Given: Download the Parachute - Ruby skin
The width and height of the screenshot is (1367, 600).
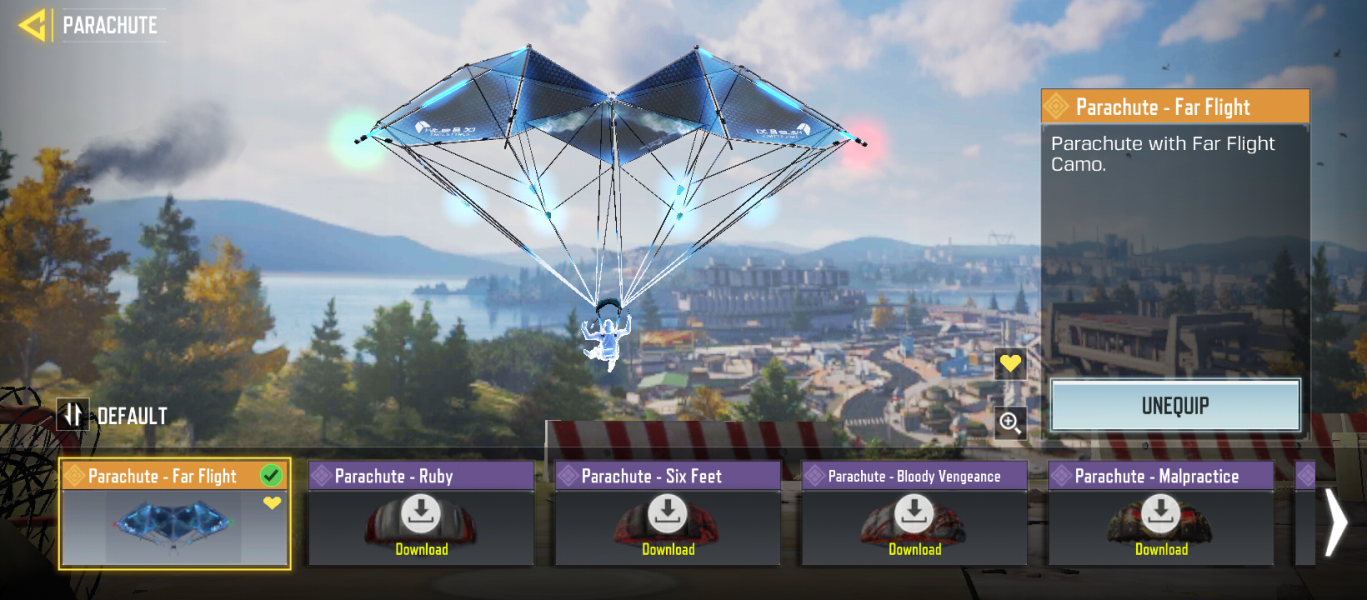Looking at the screenshot, I should (421, 524).
